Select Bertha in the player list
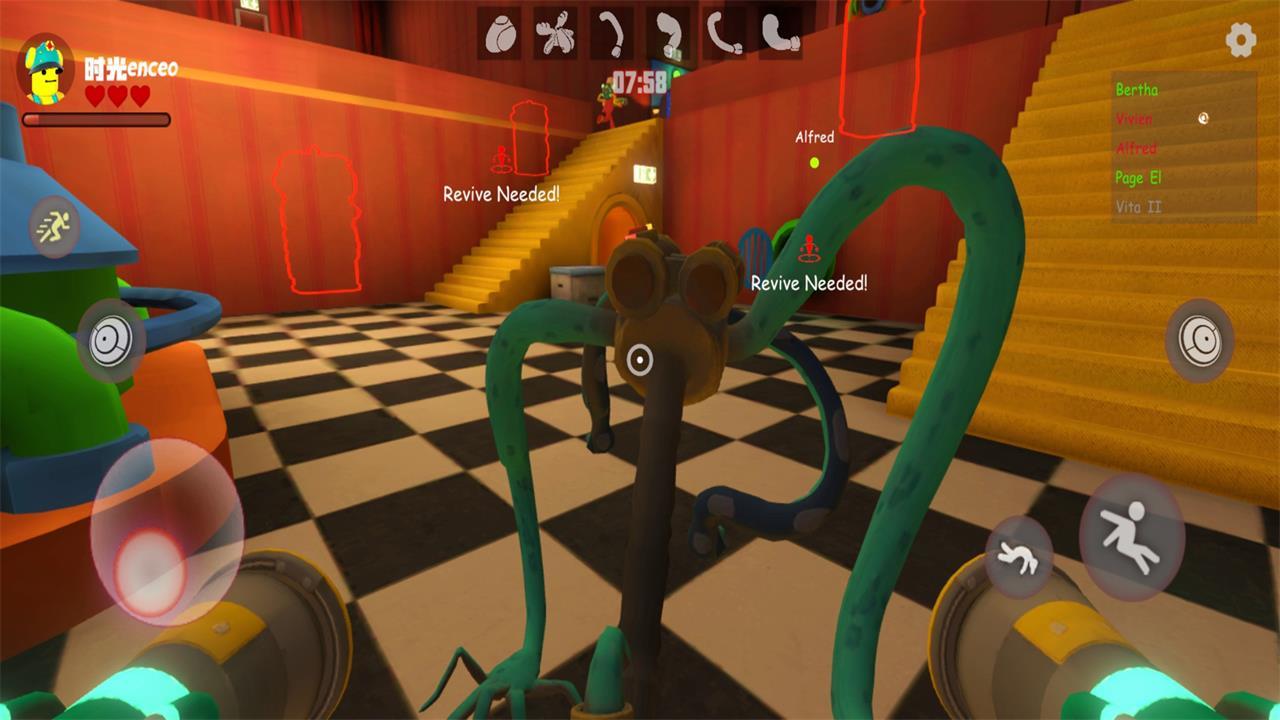 click(1137, 90)
